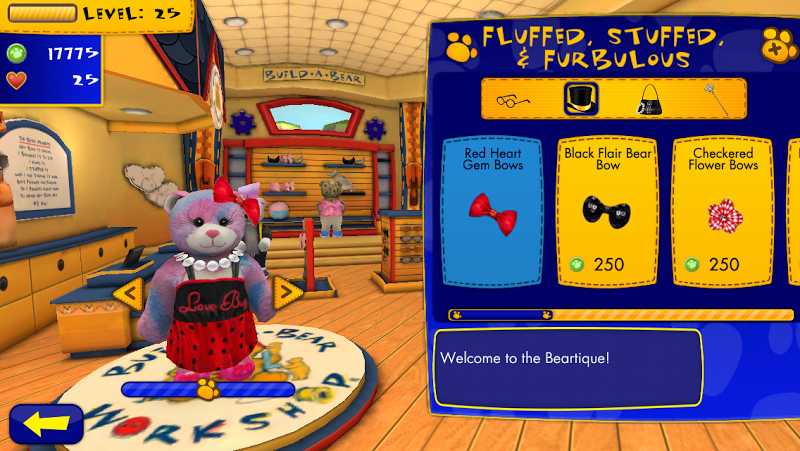Go back with the yellow arrow button

click(45, 423)
